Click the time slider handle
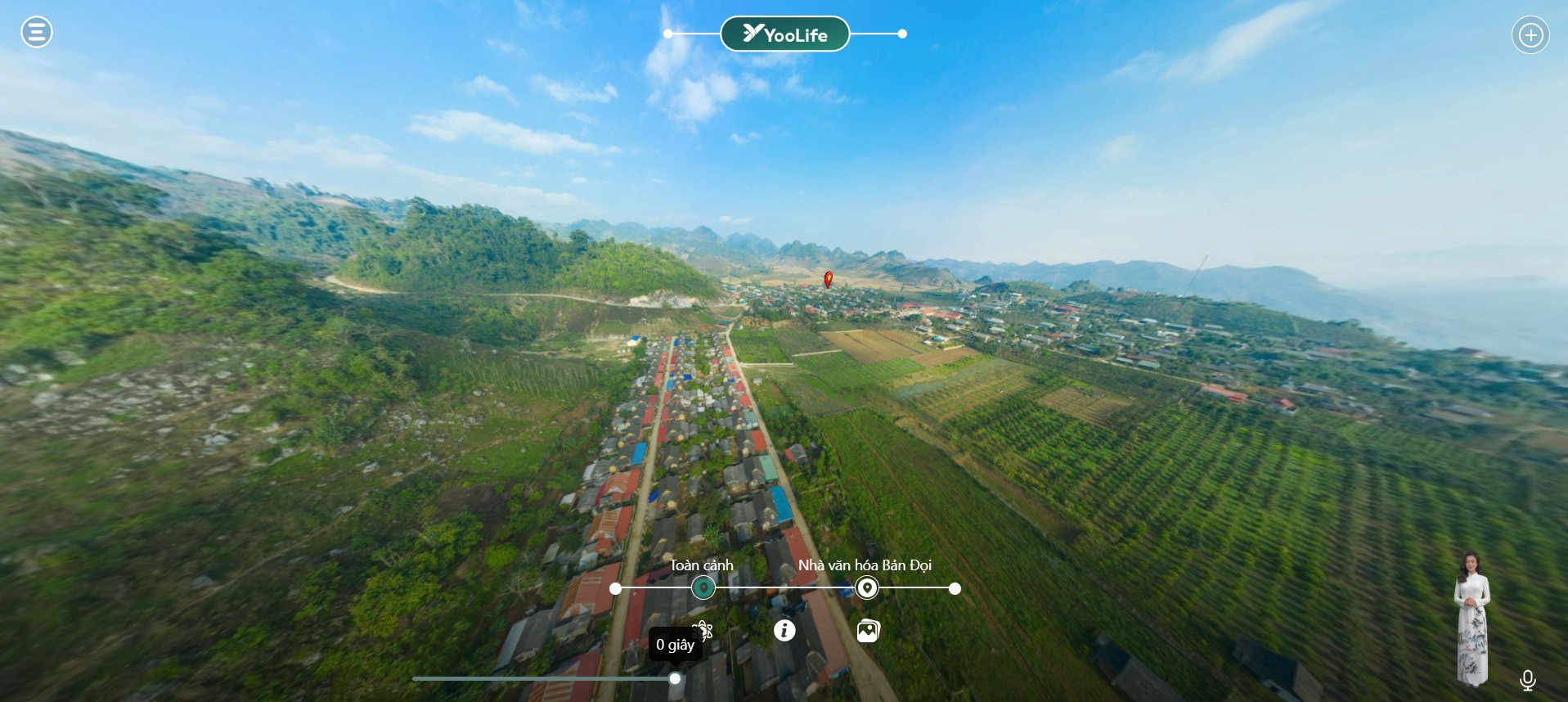The height and width of the screenshot is (702, 1568). coord(675,678)
